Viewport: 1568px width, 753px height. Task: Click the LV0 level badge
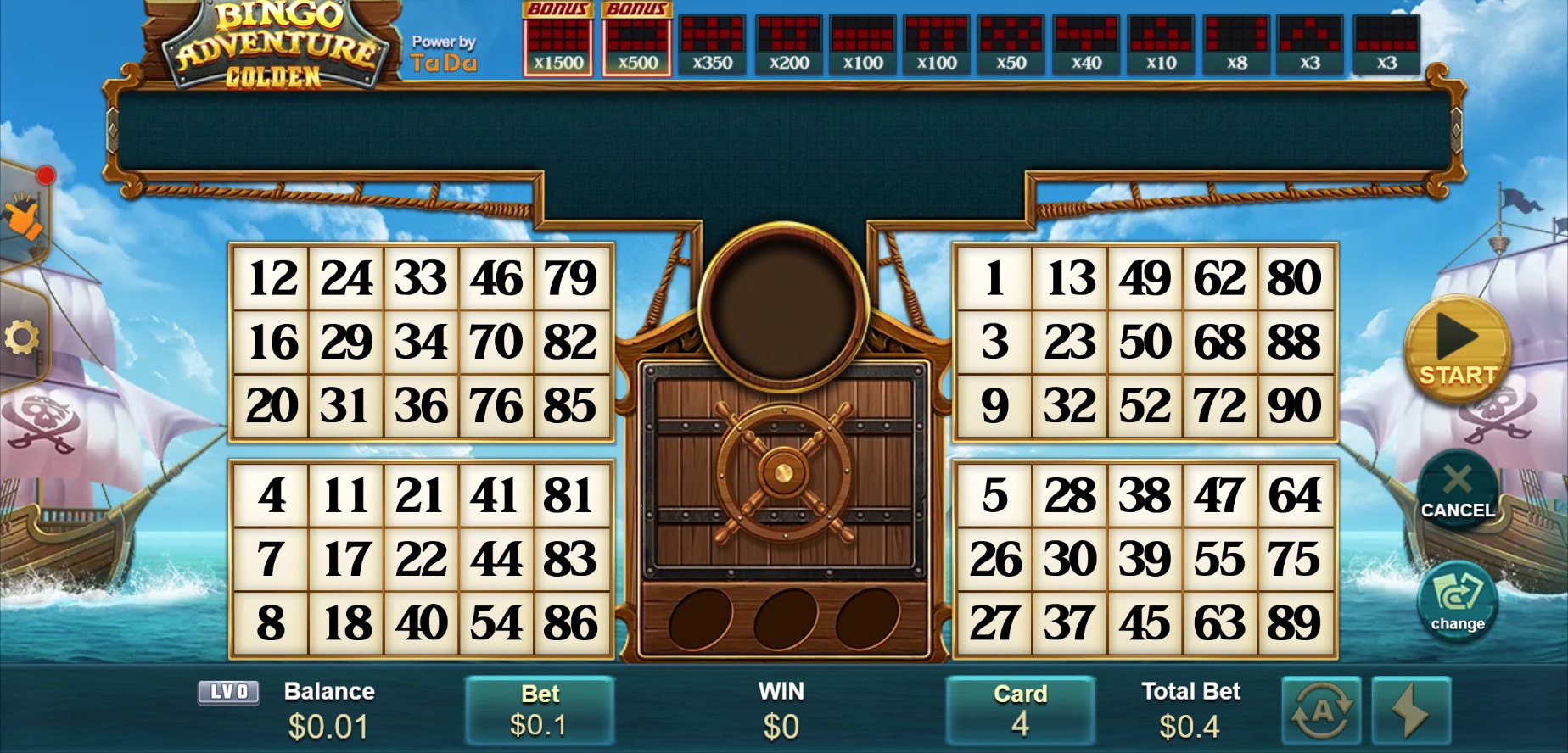227,692
